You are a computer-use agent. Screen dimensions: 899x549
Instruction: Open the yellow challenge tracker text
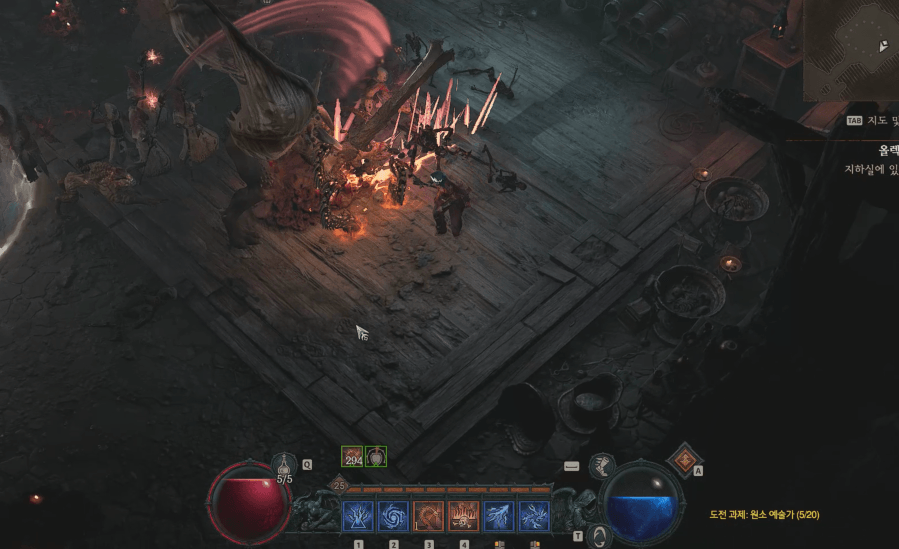coord(764,515)
